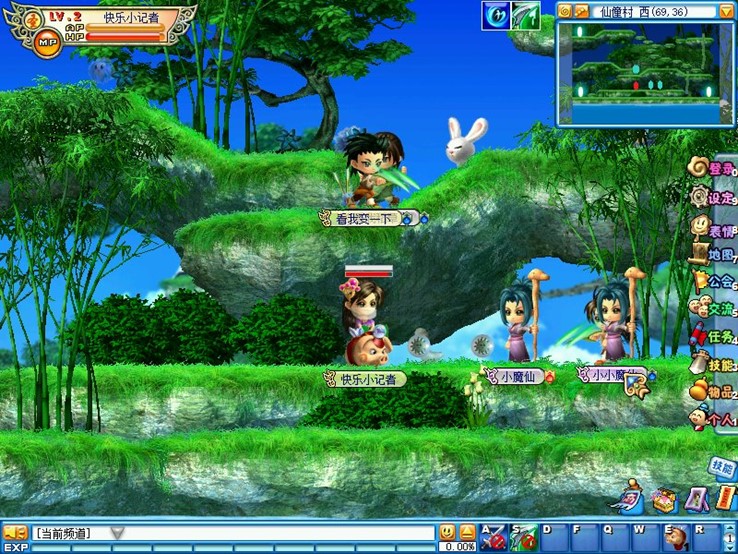Open the 公会 guild menu

[716, 282]
